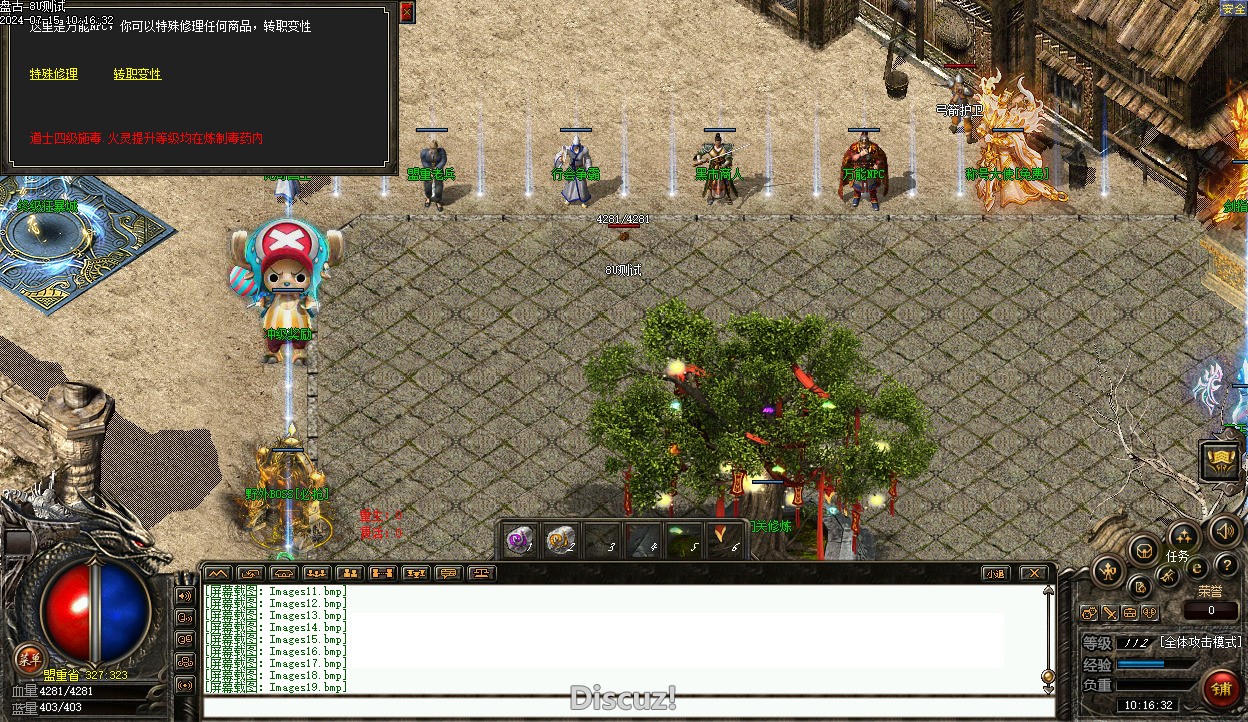Select the item in hotbar slot 6
The image size is (1248, 722).
coord(725,540)
